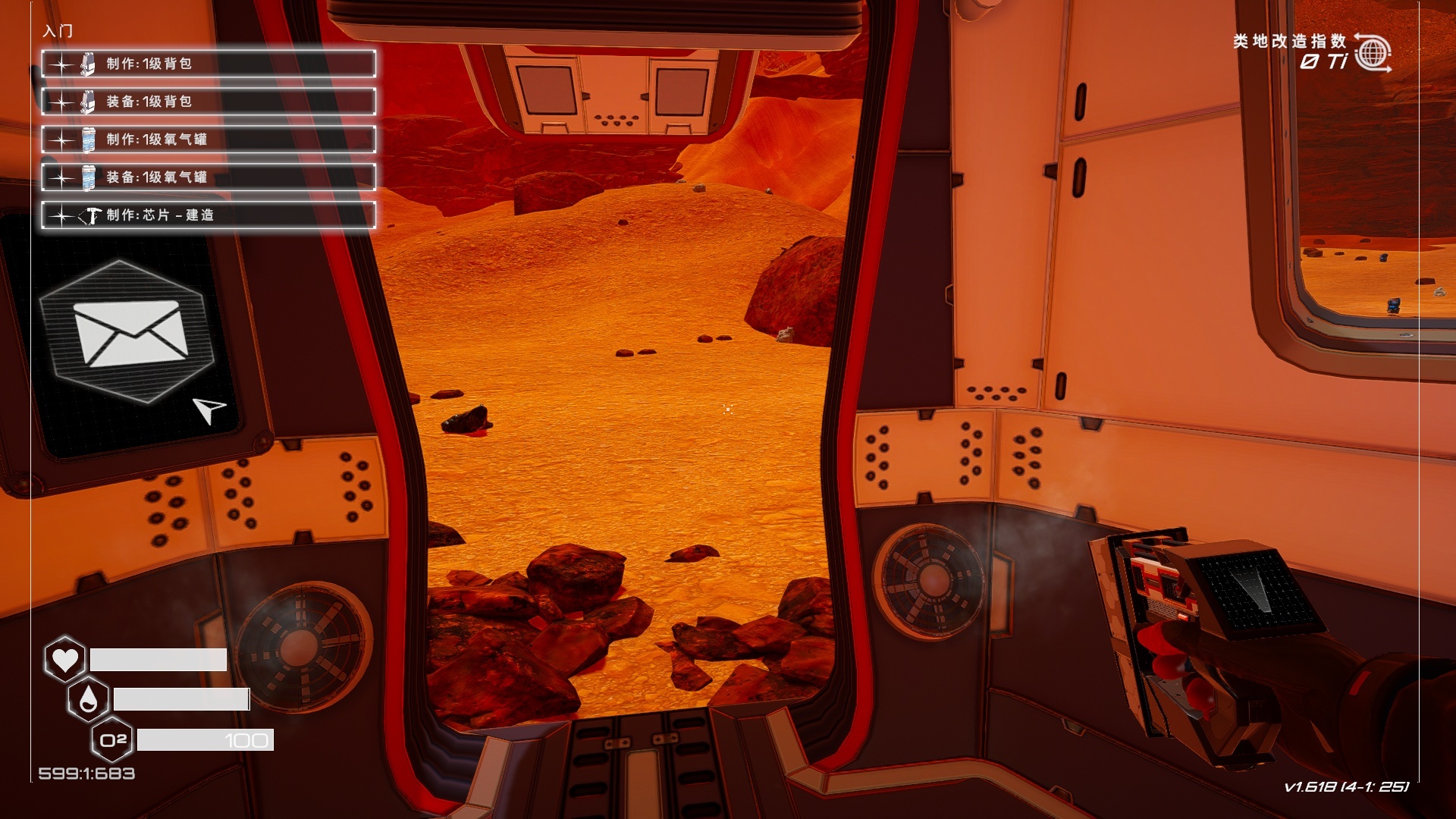Select the 装备:1级氧气罐 objective entry
Screen dimensions: 1456x819
coord(209,177)
